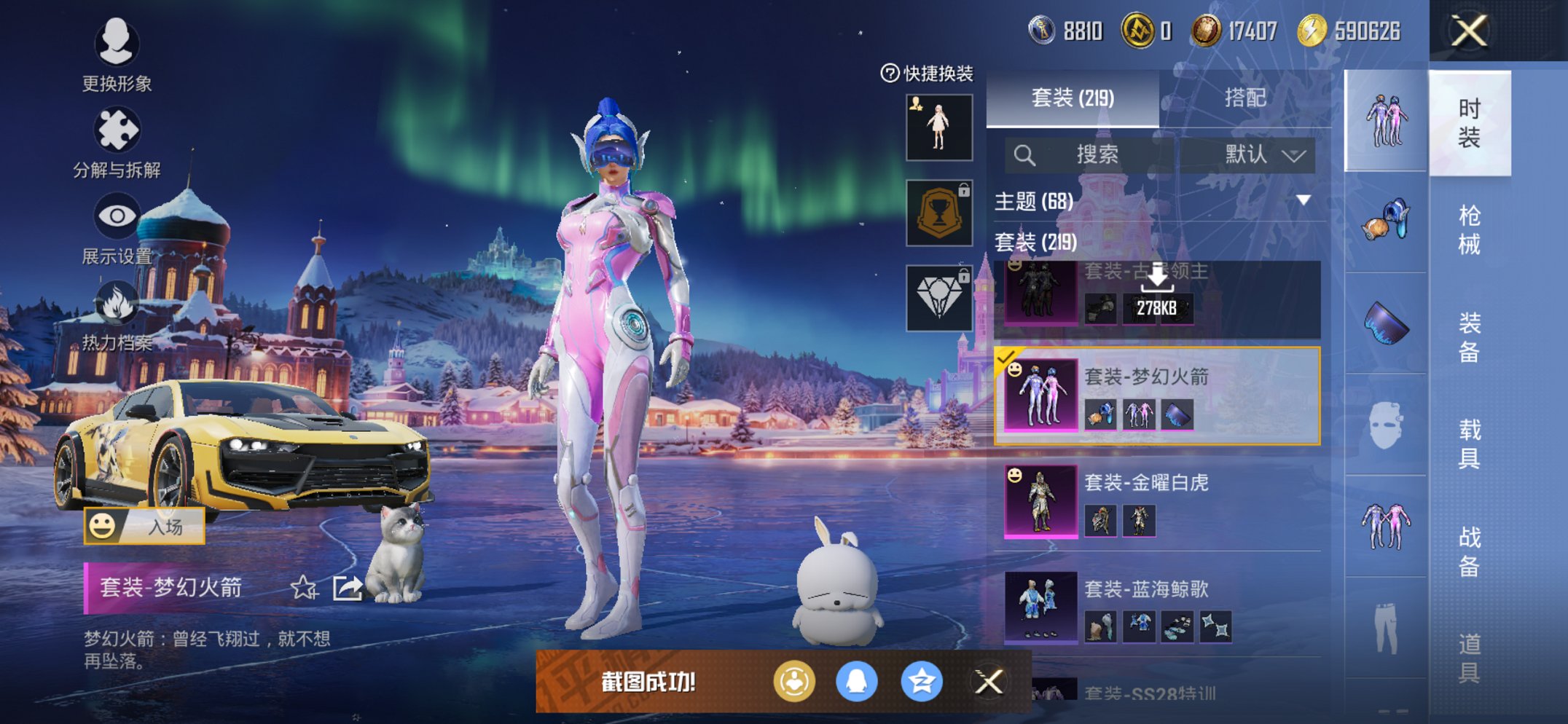
Task: Switch to 枪械 weapons category
Action: (1469, 229)
